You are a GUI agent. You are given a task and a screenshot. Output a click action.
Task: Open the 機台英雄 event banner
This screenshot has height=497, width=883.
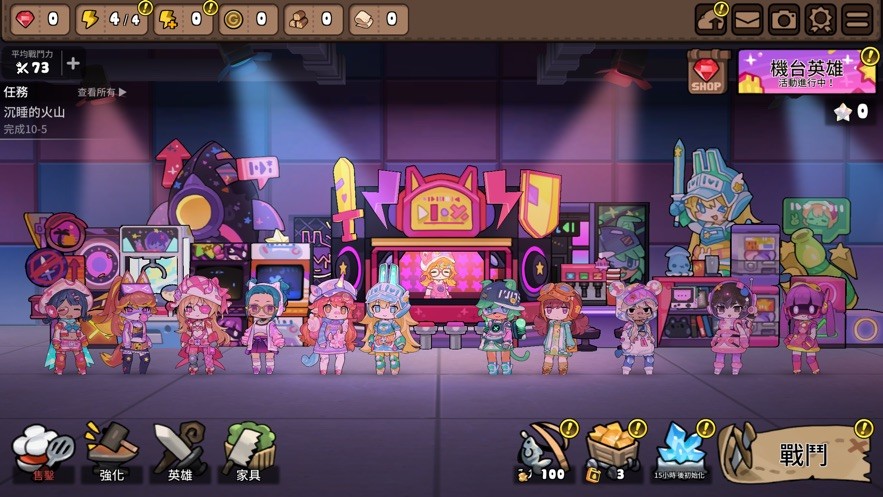(x=806, y=72)
